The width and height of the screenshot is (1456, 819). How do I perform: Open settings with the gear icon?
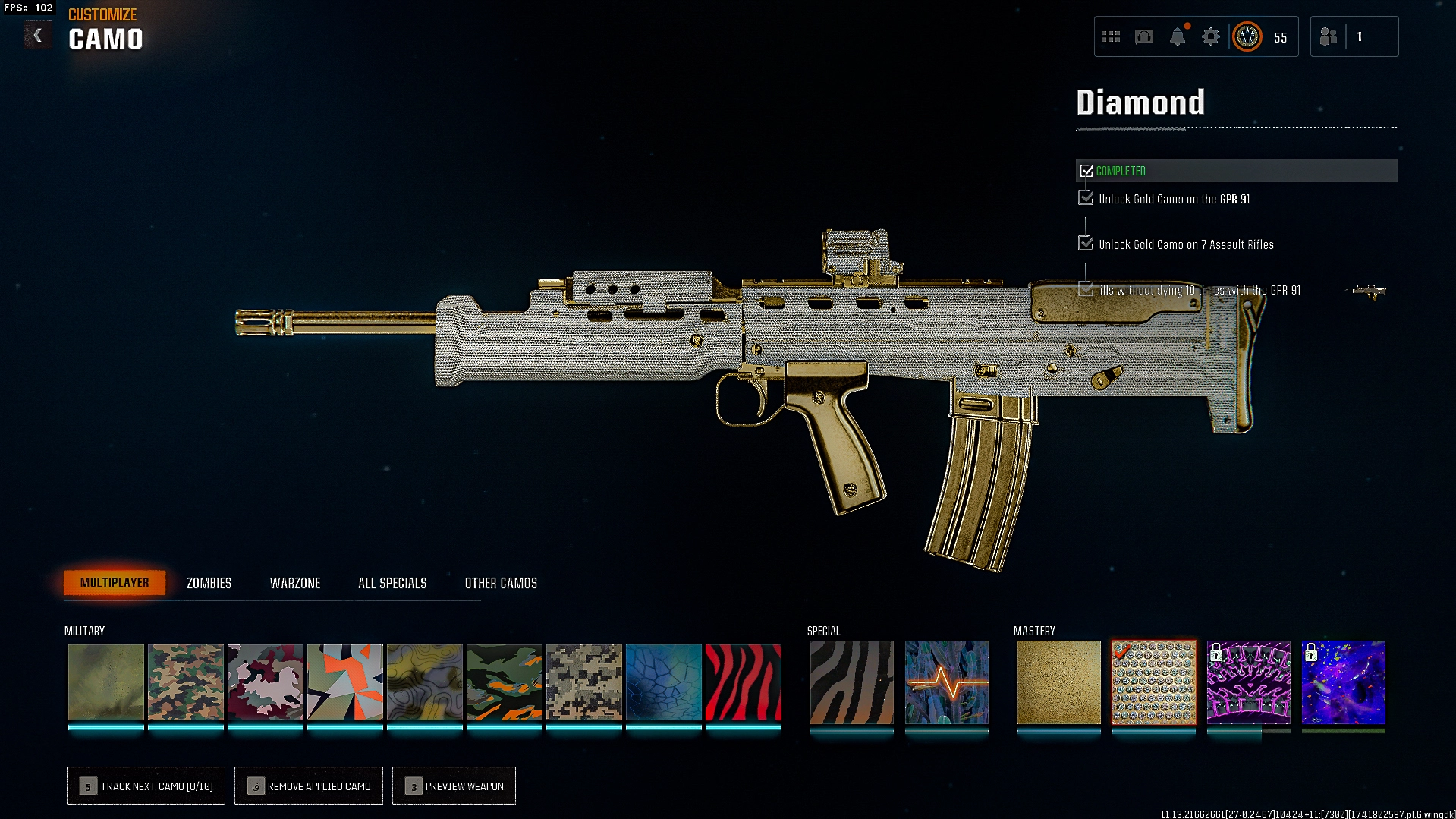click(x=1211, y=36)
